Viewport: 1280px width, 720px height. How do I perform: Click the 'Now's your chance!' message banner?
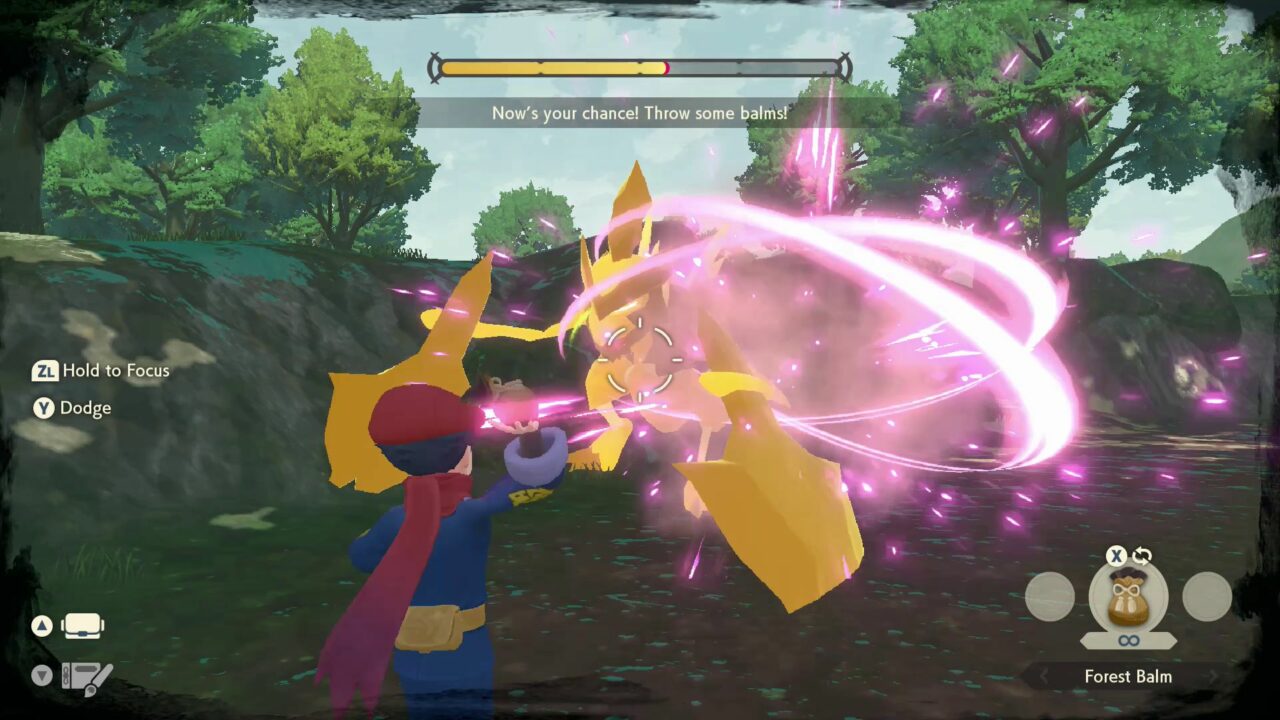point(639,113)
